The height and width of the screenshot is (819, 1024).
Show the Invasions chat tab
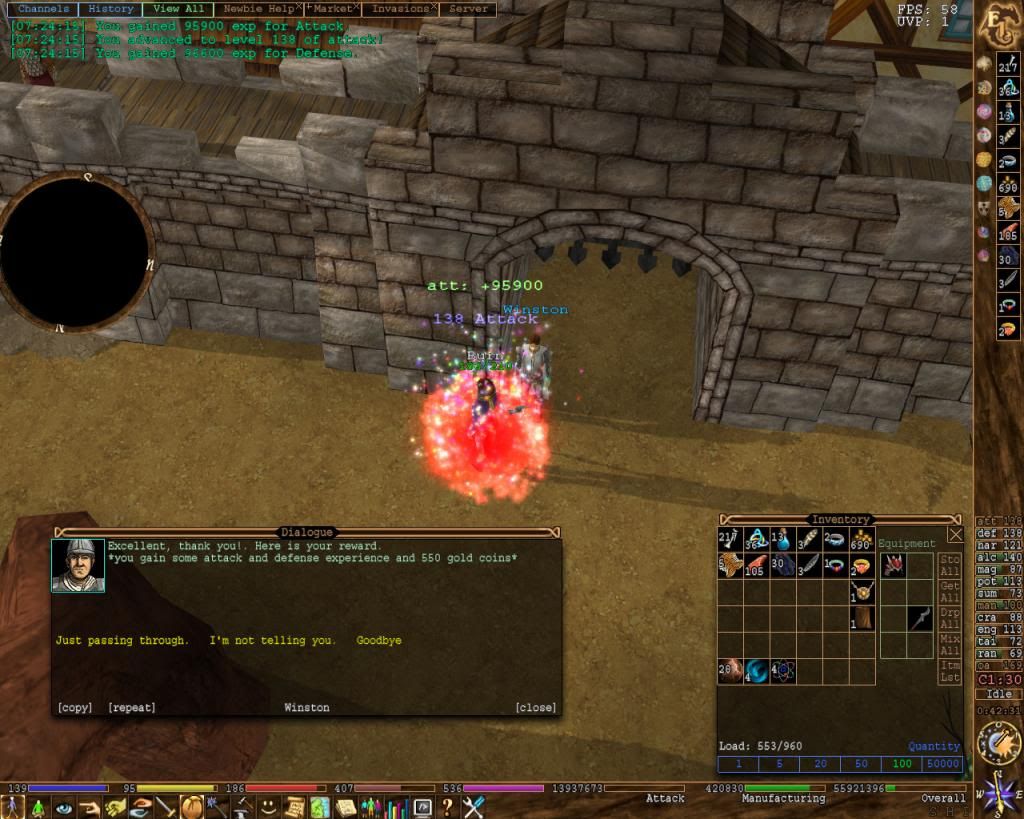(x=399, y=9)
